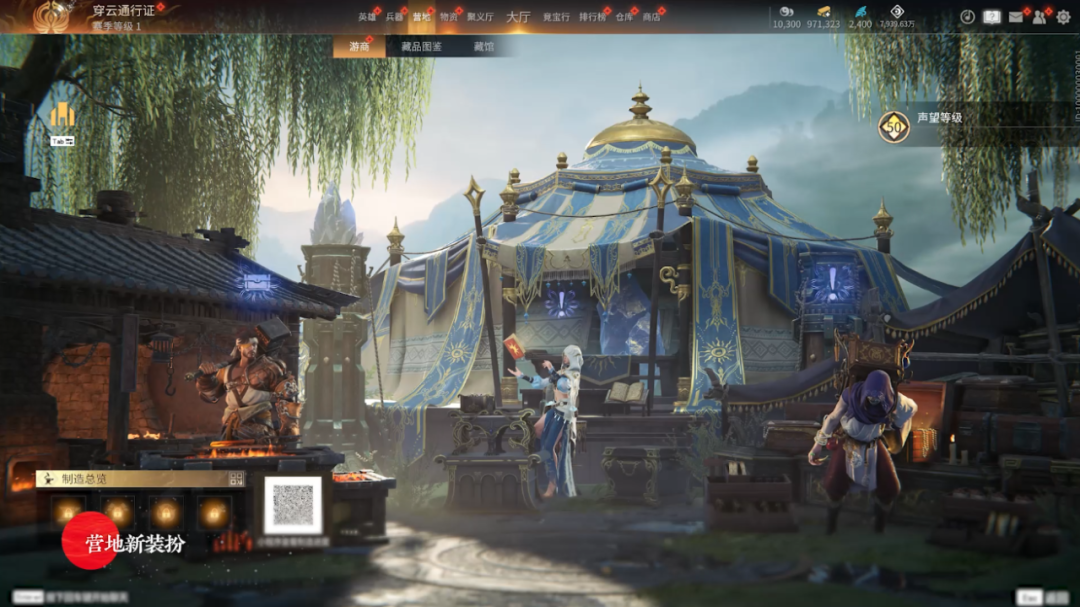Open the 声望等级 reputation level panel
Image resolution: width=1080 pixels, height=607 pixels.
pos(939,118)
